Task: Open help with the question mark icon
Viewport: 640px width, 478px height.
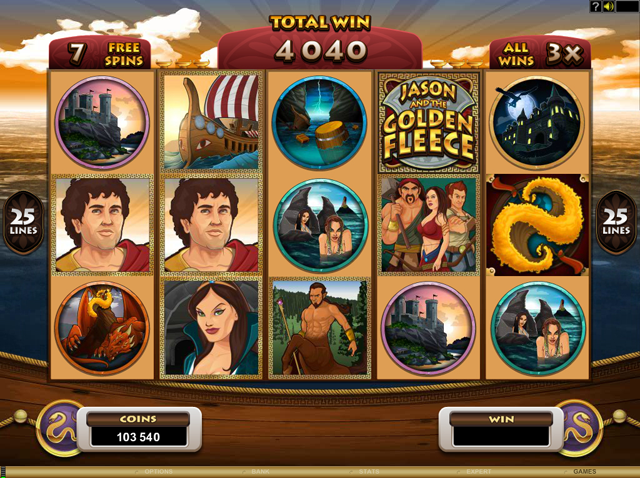Action: tap(596, 7)
